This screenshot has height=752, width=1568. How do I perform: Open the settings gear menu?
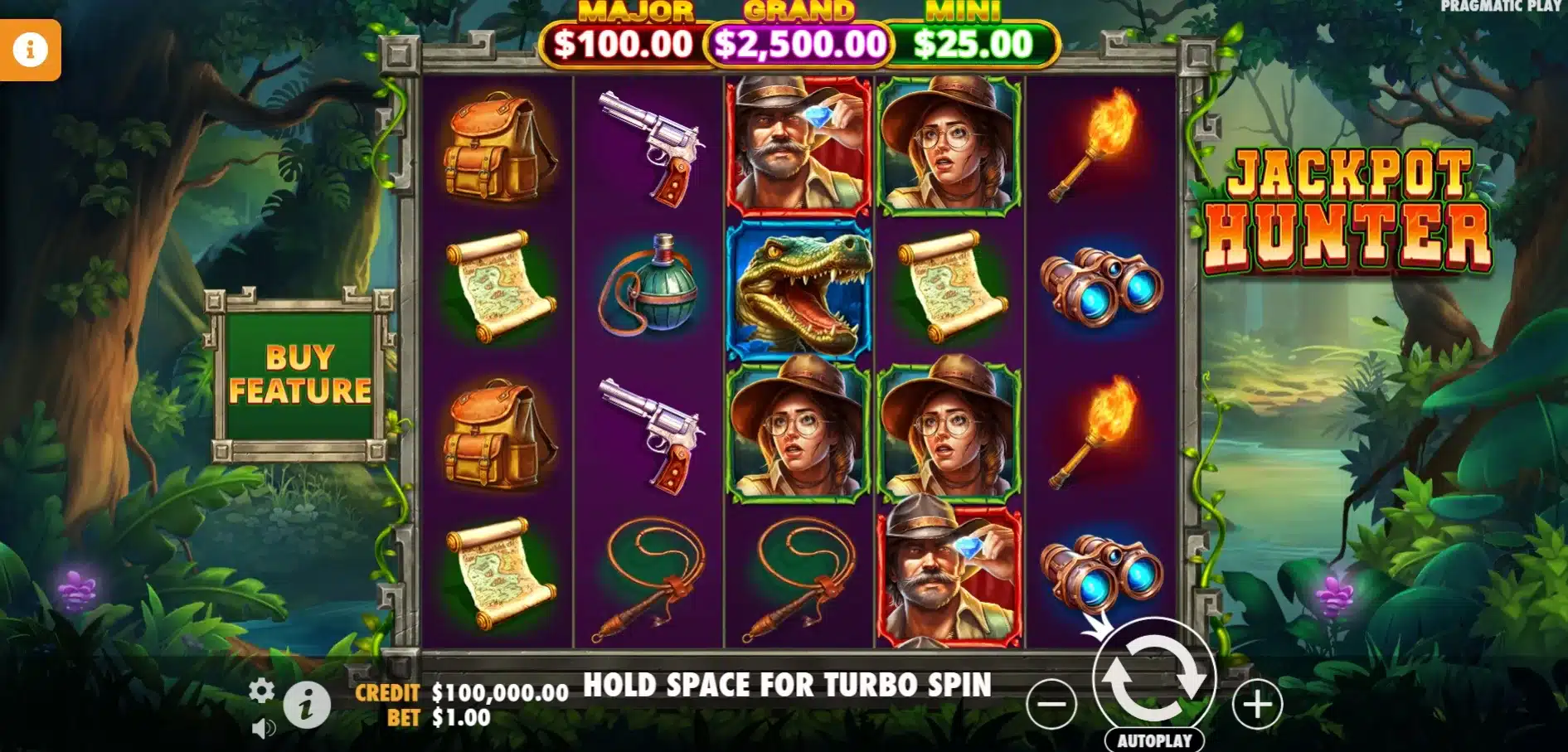(x=262, y=689)
